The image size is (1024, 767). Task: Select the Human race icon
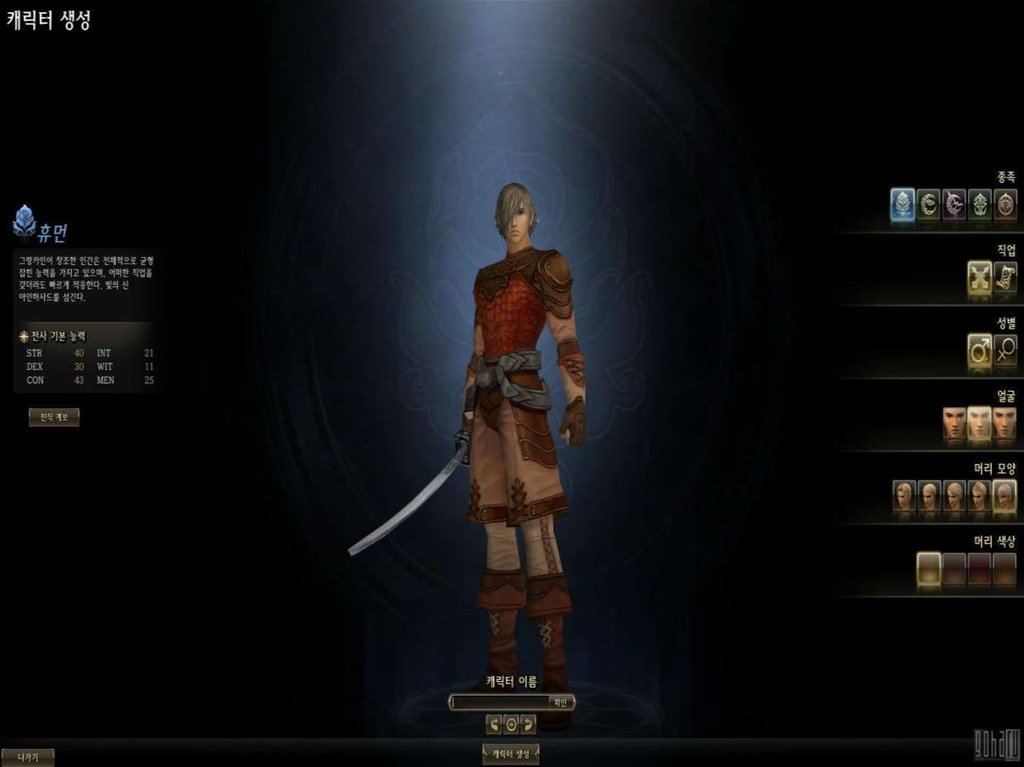tap(903, 204)
